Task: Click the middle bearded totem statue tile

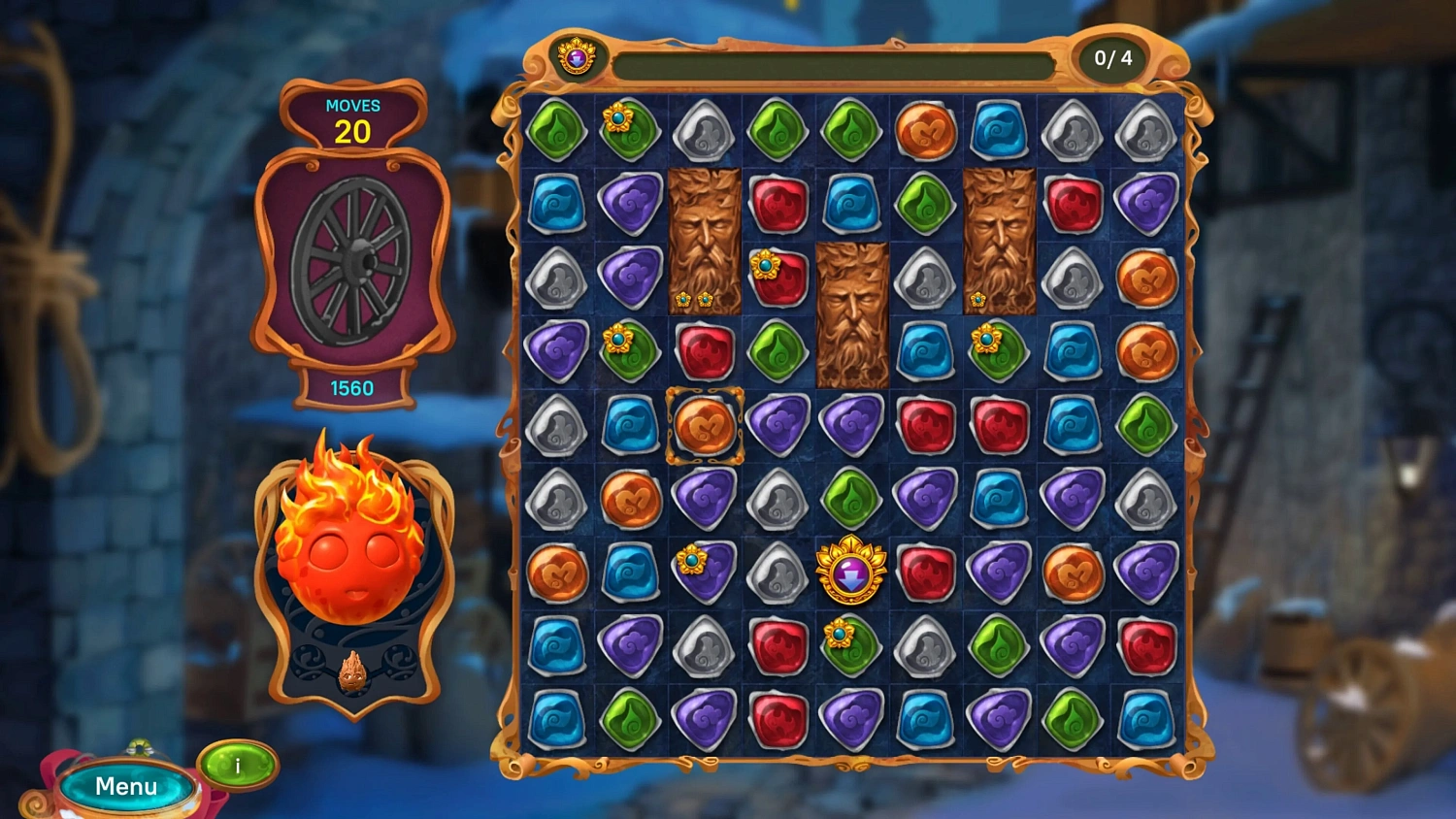Action: (x=851, y=311)
